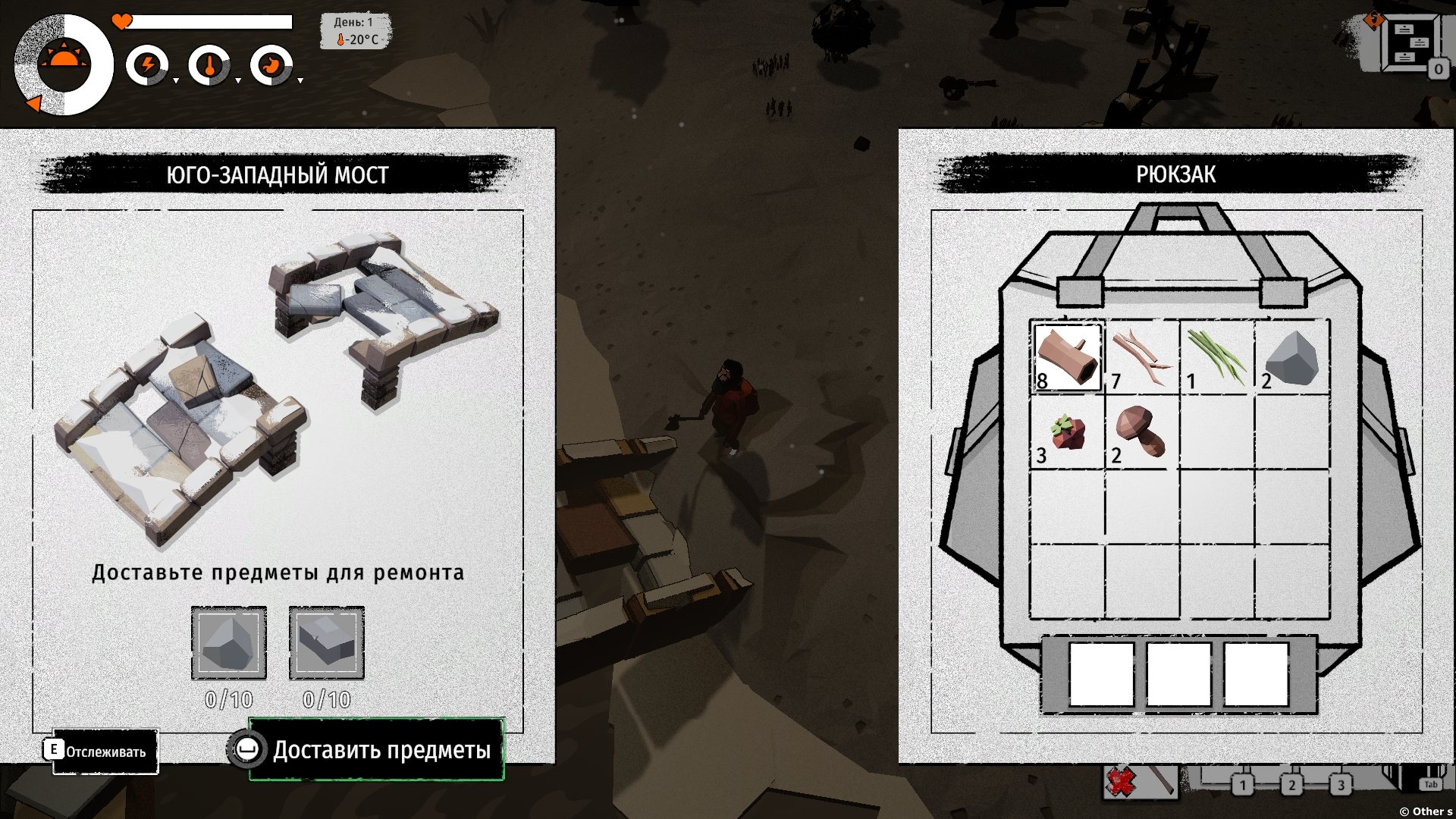This screenshot has height=819, width=1456.
Task: Expand the energy lightning status indicator
Action: (148, 65)
